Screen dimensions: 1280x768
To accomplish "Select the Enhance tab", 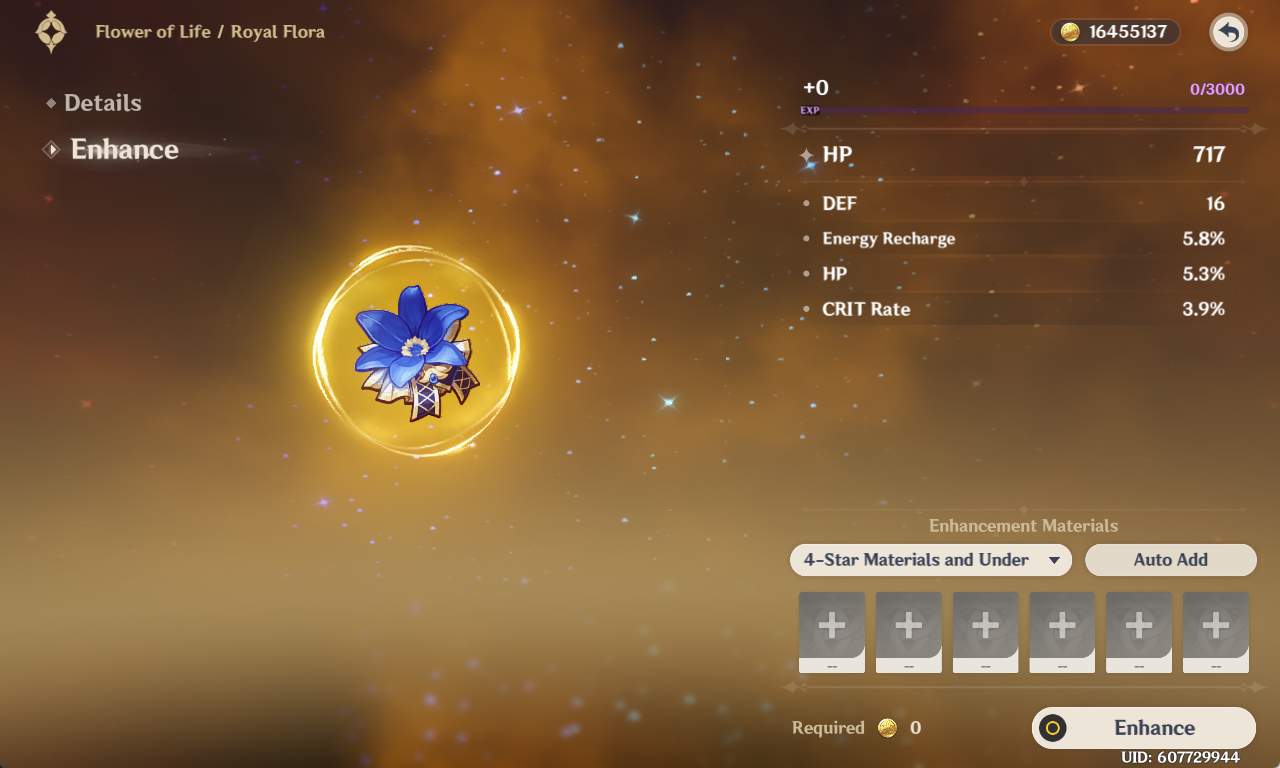I will coord(124,150).
